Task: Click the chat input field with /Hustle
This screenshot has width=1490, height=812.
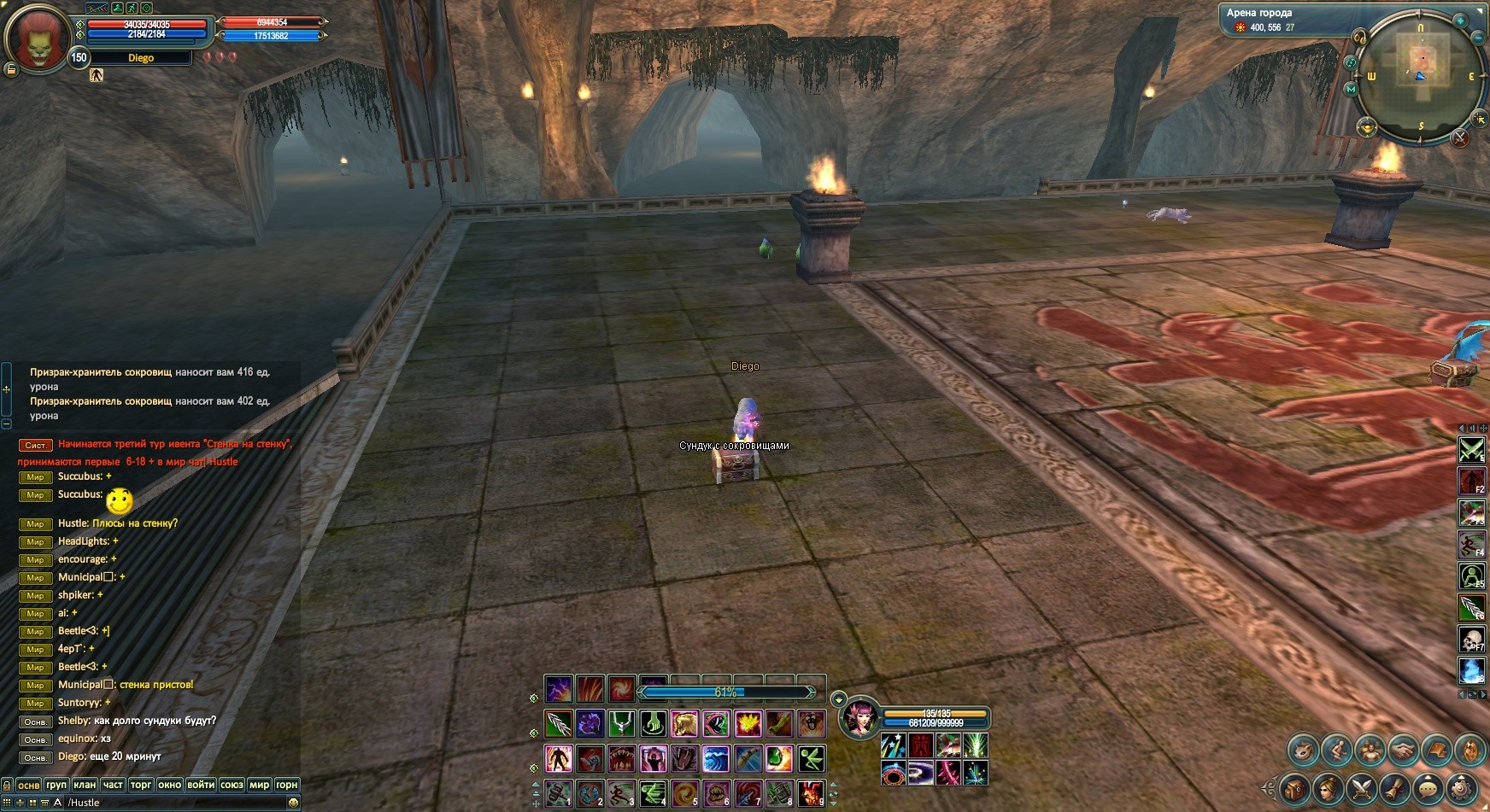Action: (x=171, y=803)
